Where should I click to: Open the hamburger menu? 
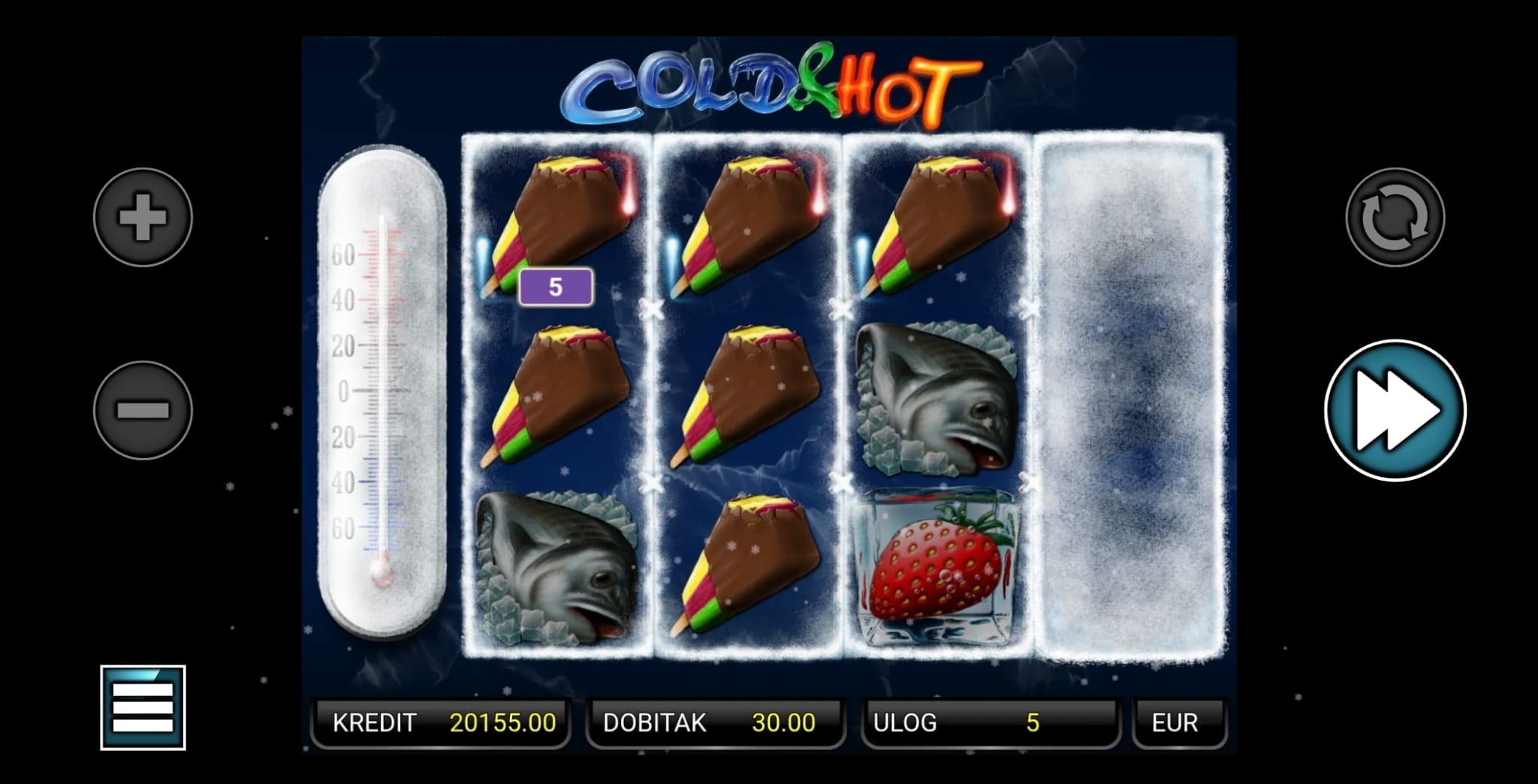pos(143,707)
